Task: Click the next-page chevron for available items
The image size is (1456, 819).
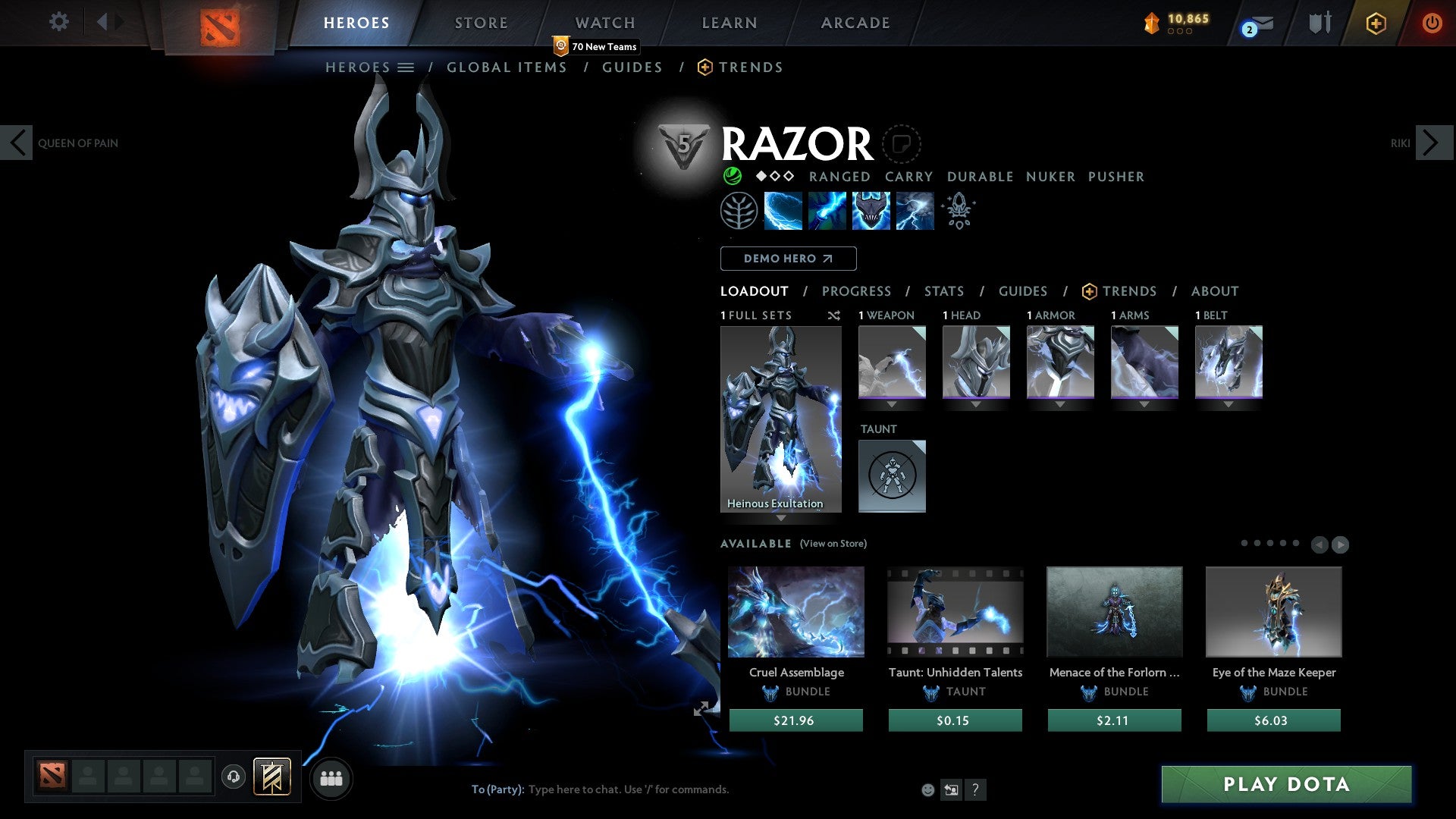Action: pyautogui.click(x=1341, y=544)
